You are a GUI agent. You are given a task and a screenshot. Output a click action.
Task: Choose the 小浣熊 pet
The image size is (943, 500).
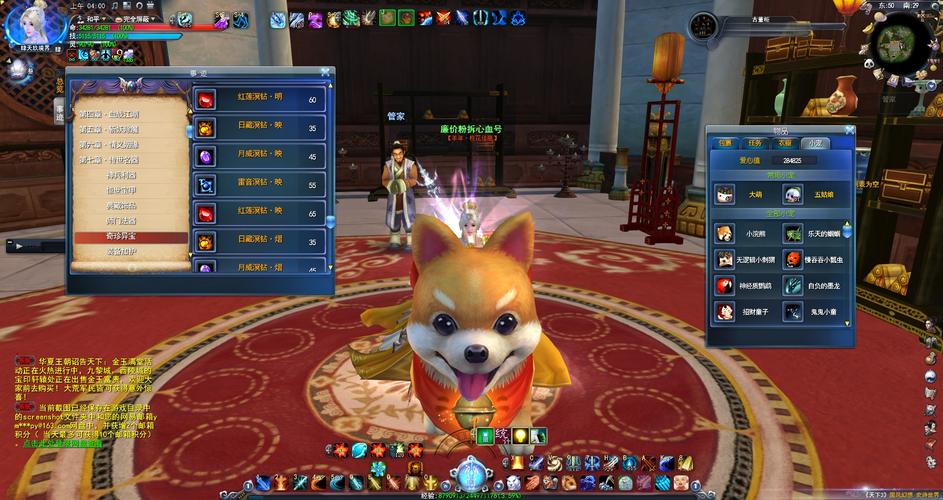[x=725, y=234]
